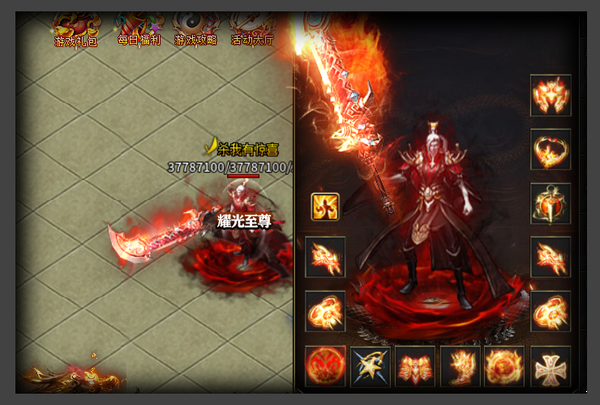Show the 游戏攻略 game guide
The width and height of the screenshot is (600, 405).
tap(194, 30)
